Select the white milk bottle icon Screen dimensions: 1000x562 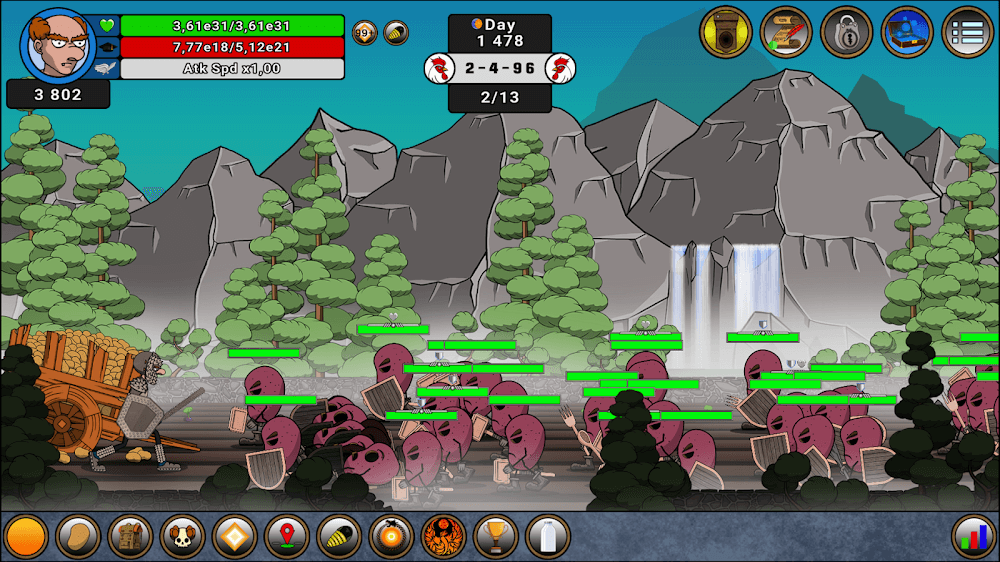tap(547, 536)
